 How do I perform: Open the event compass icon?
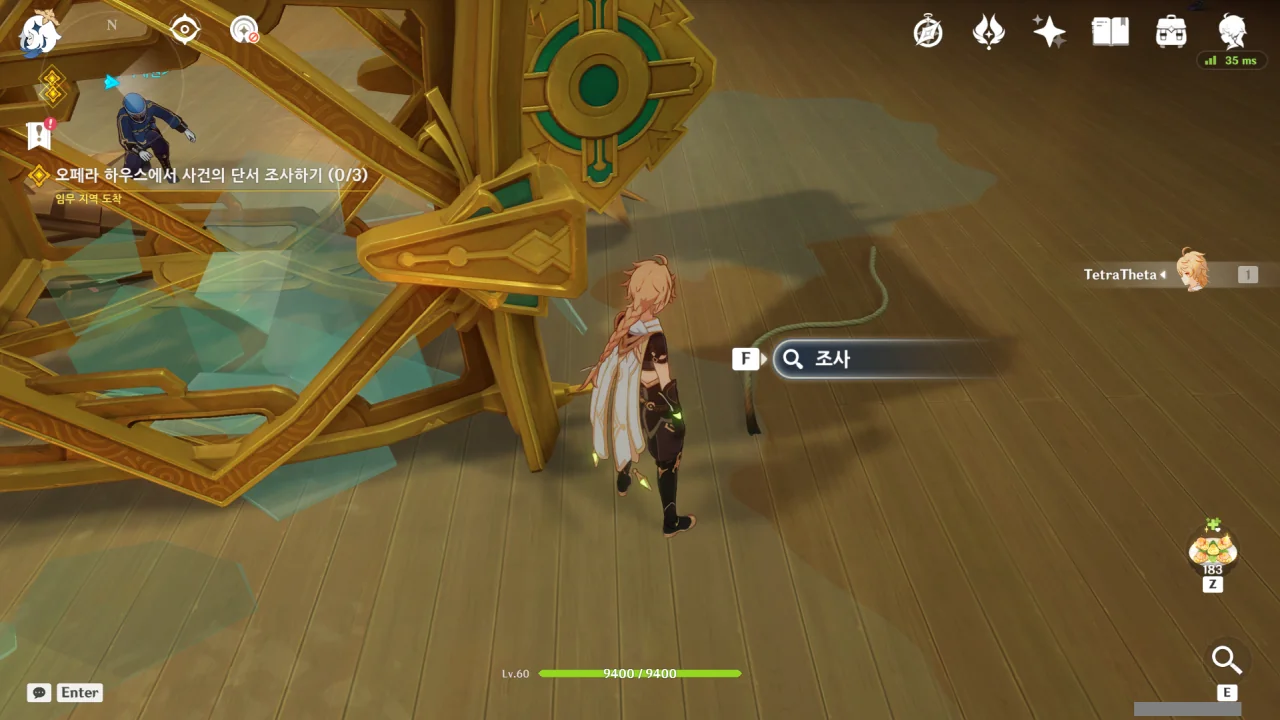928,32
